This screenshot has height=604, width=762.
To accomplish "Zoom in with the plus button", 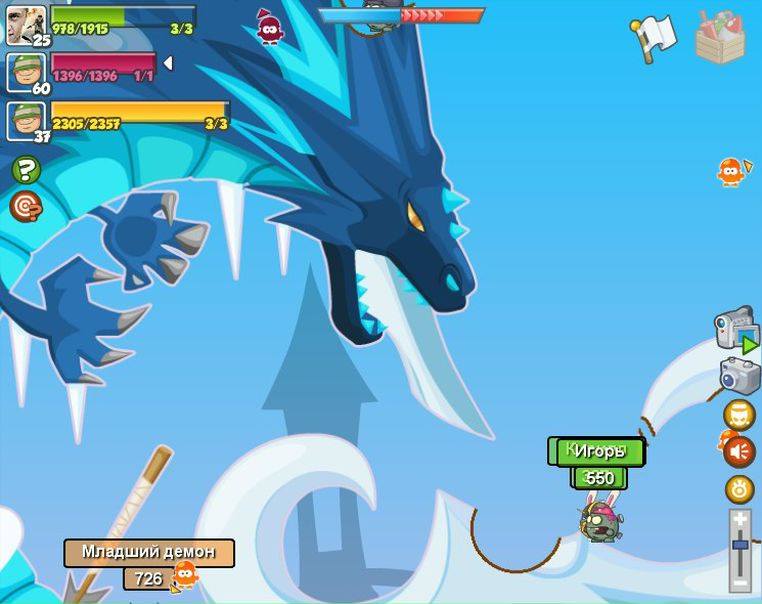I will pyautogui.click(x=740, y=520).
